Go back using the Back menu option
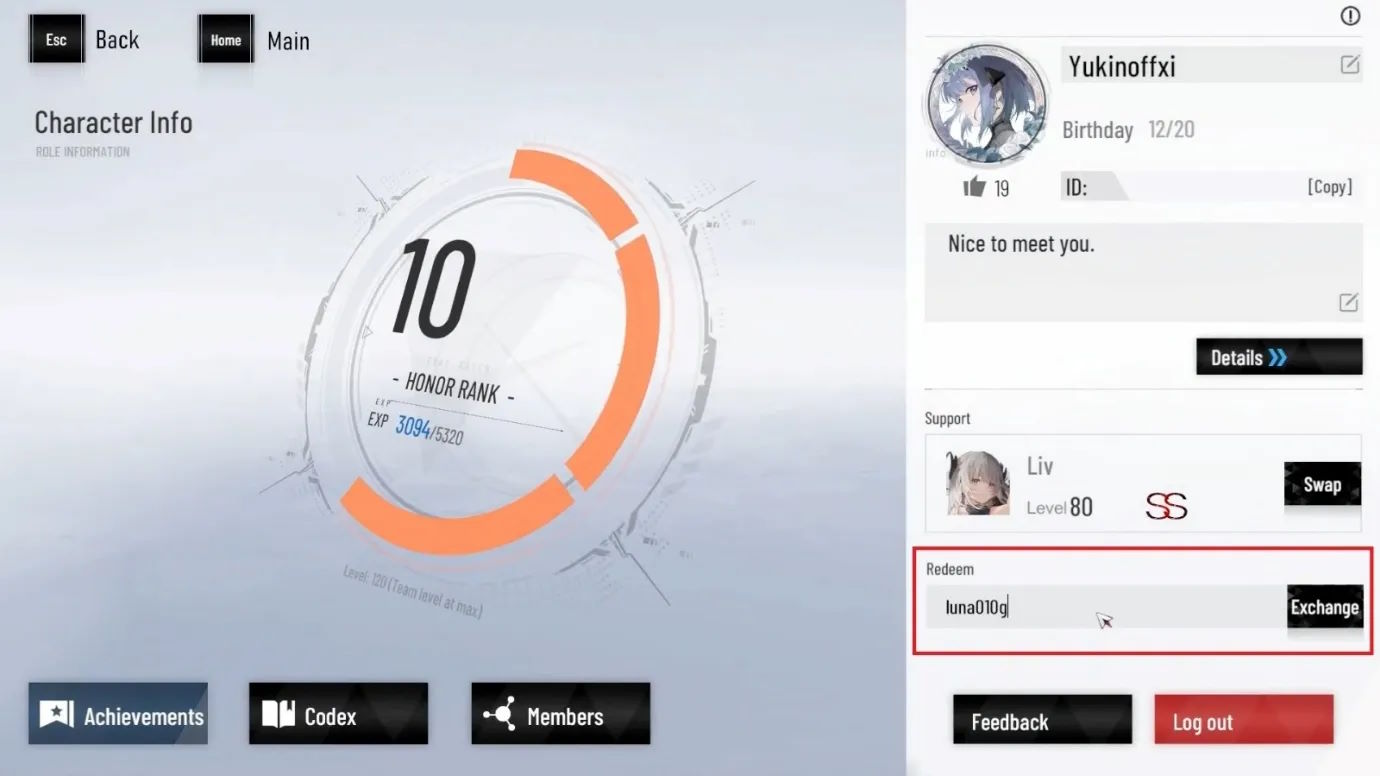This screenshot has height=776, width=1380. click(x=117, y=38)
